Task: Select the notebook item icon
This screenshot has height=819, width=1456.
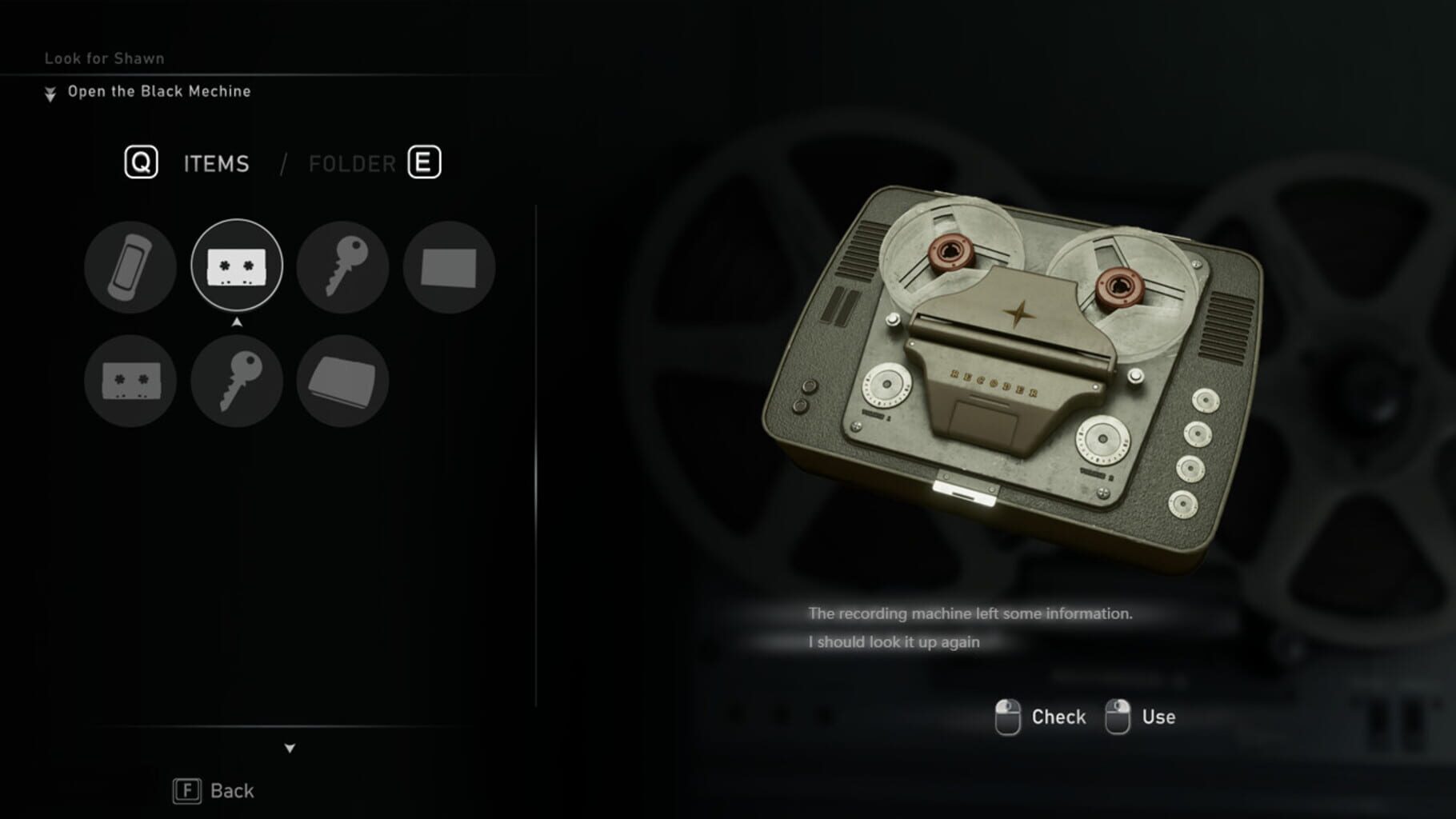Action: click(342, 381)
